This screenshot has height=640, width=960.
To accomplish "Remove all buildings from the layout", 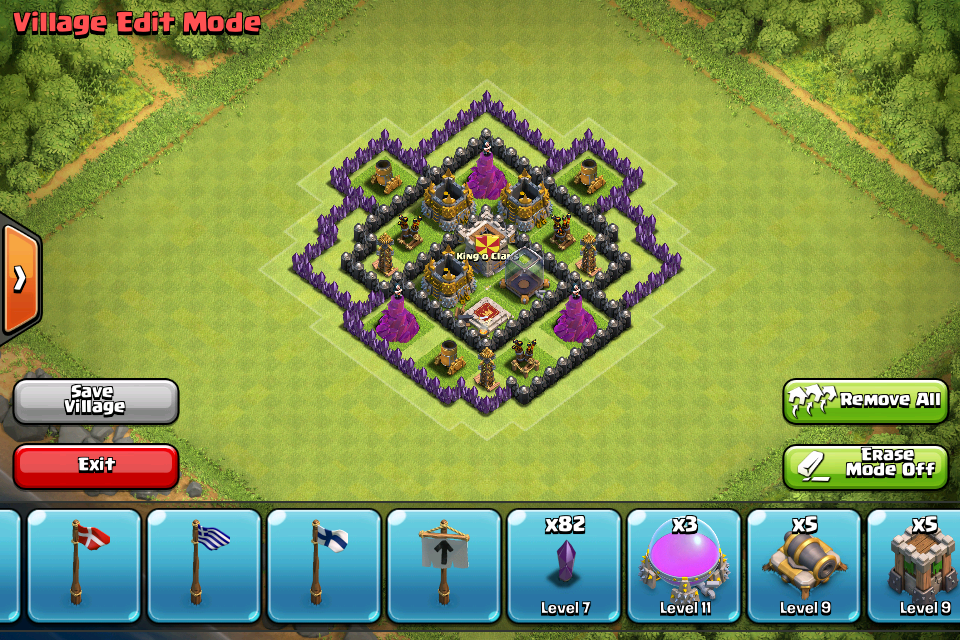I will pos(865,401).
